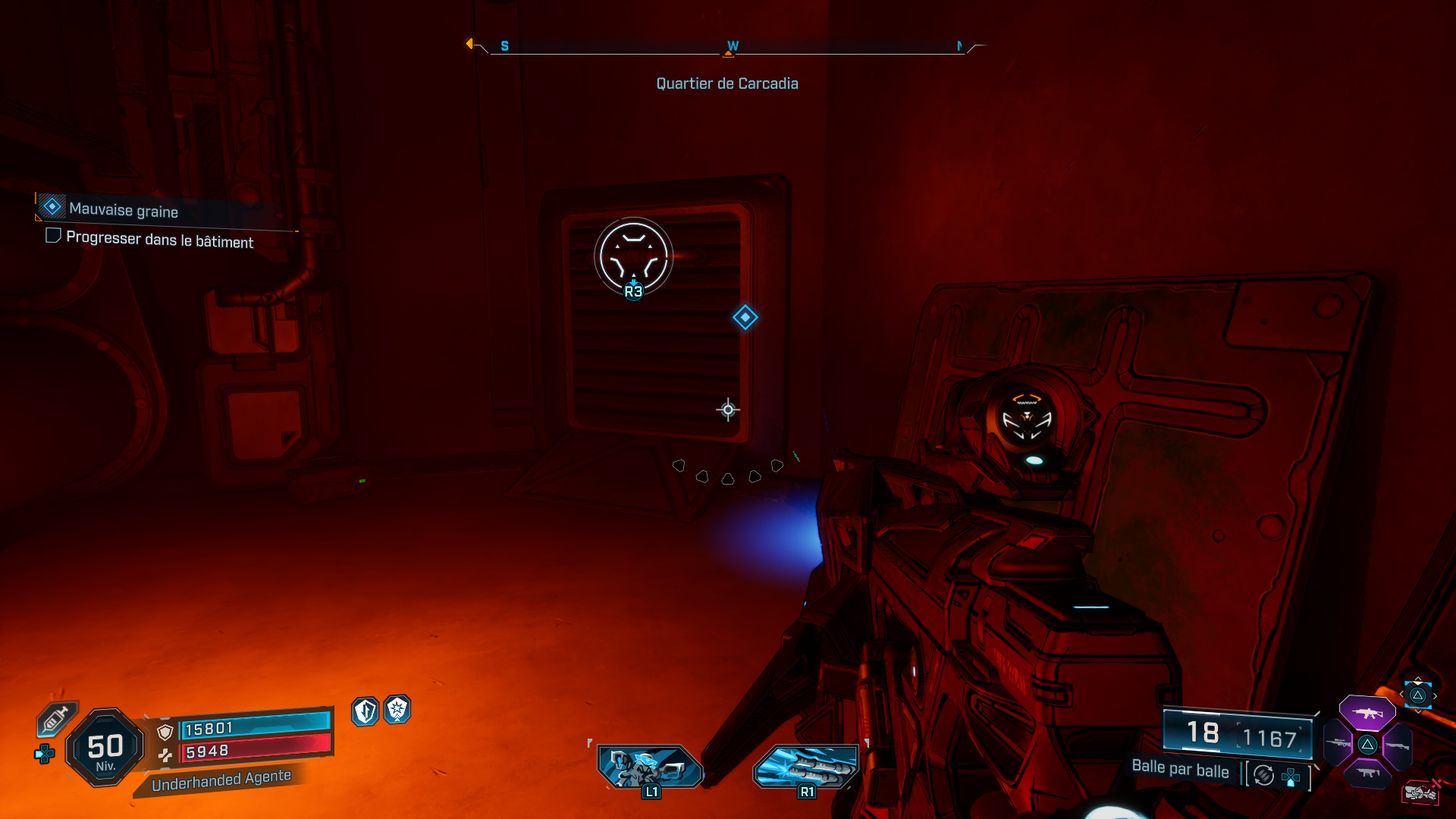Expand the up chevron above the weapon swap icon
This screenshot has width=1456, height=819.
[x=1417, y=679]
